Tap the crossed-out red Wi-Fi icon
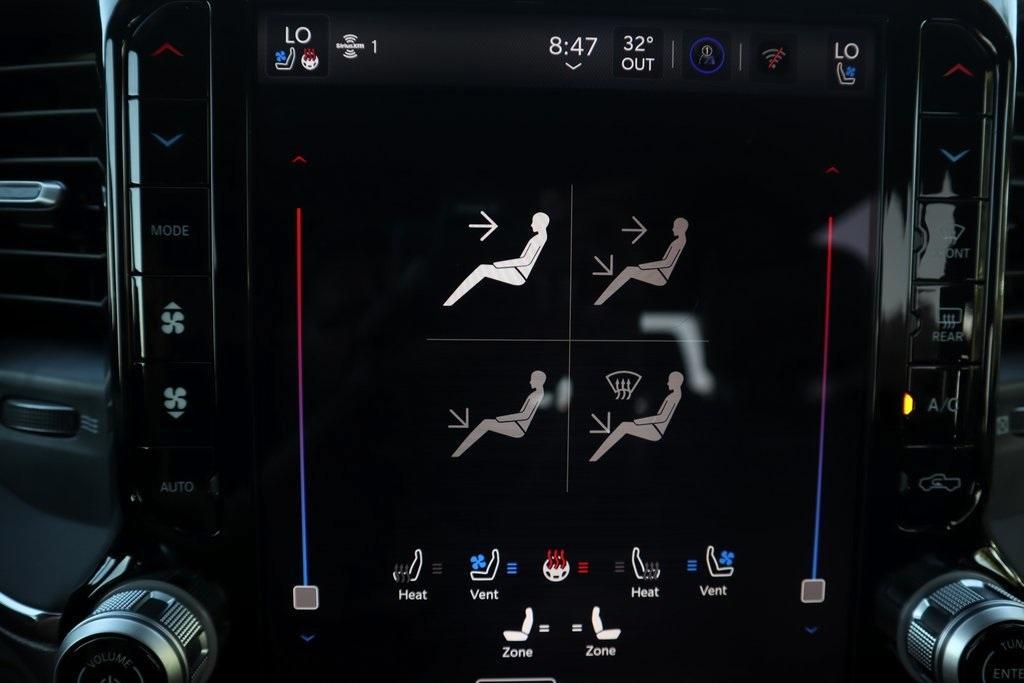1024x683 pixels. tap(774, 56)
